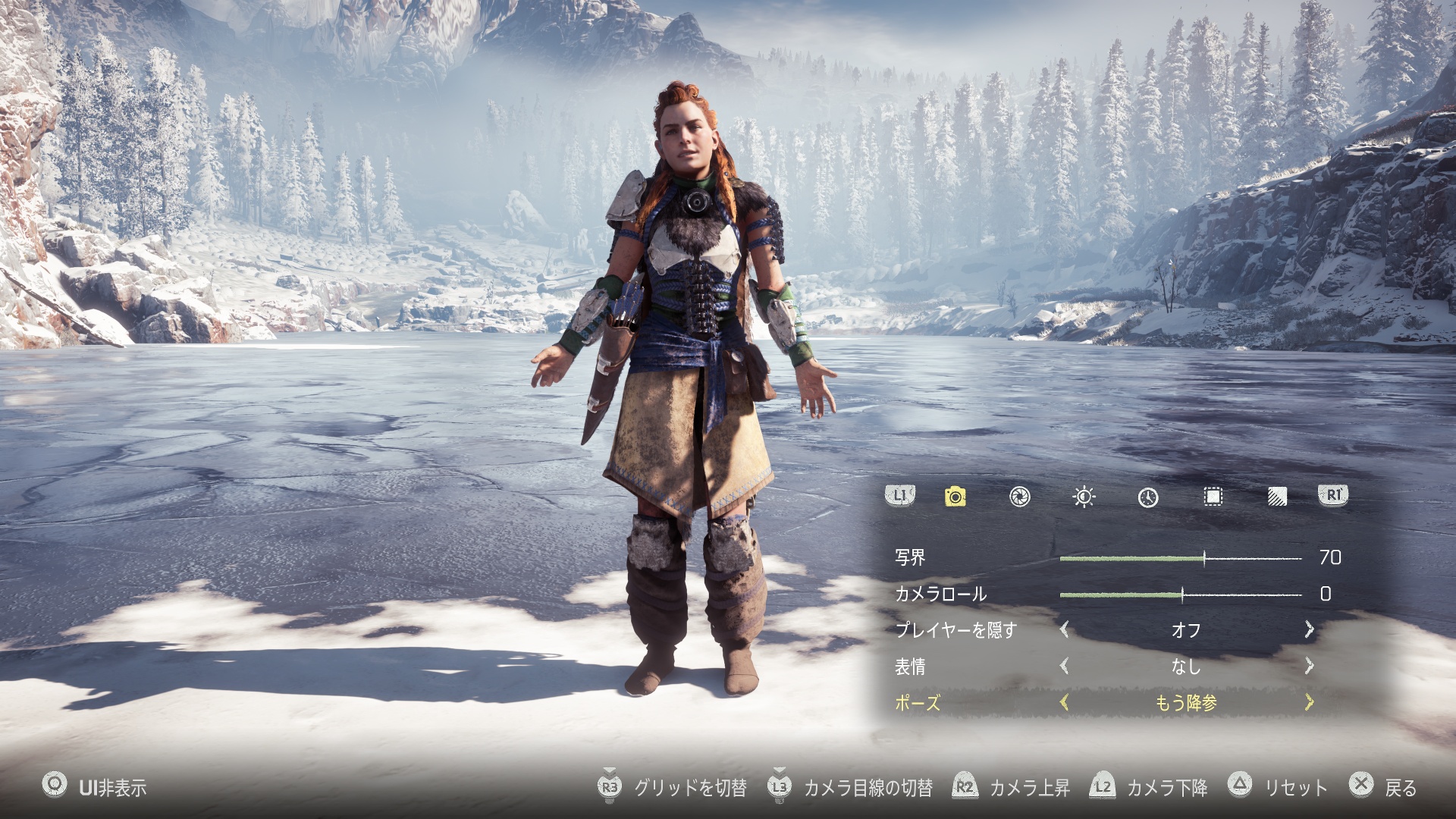Select the striped filter tab

coord(1277,497)
